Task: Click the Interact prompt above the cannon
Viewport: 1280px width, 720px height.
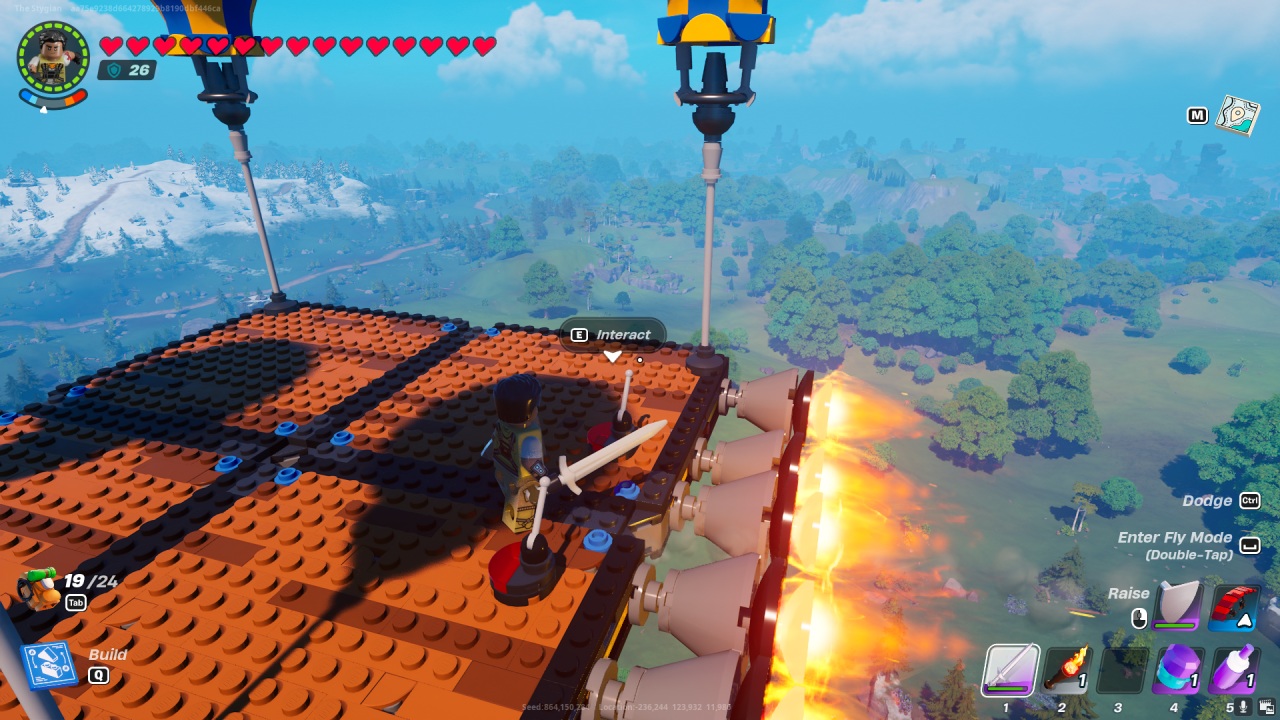Action: coord(610,334)
